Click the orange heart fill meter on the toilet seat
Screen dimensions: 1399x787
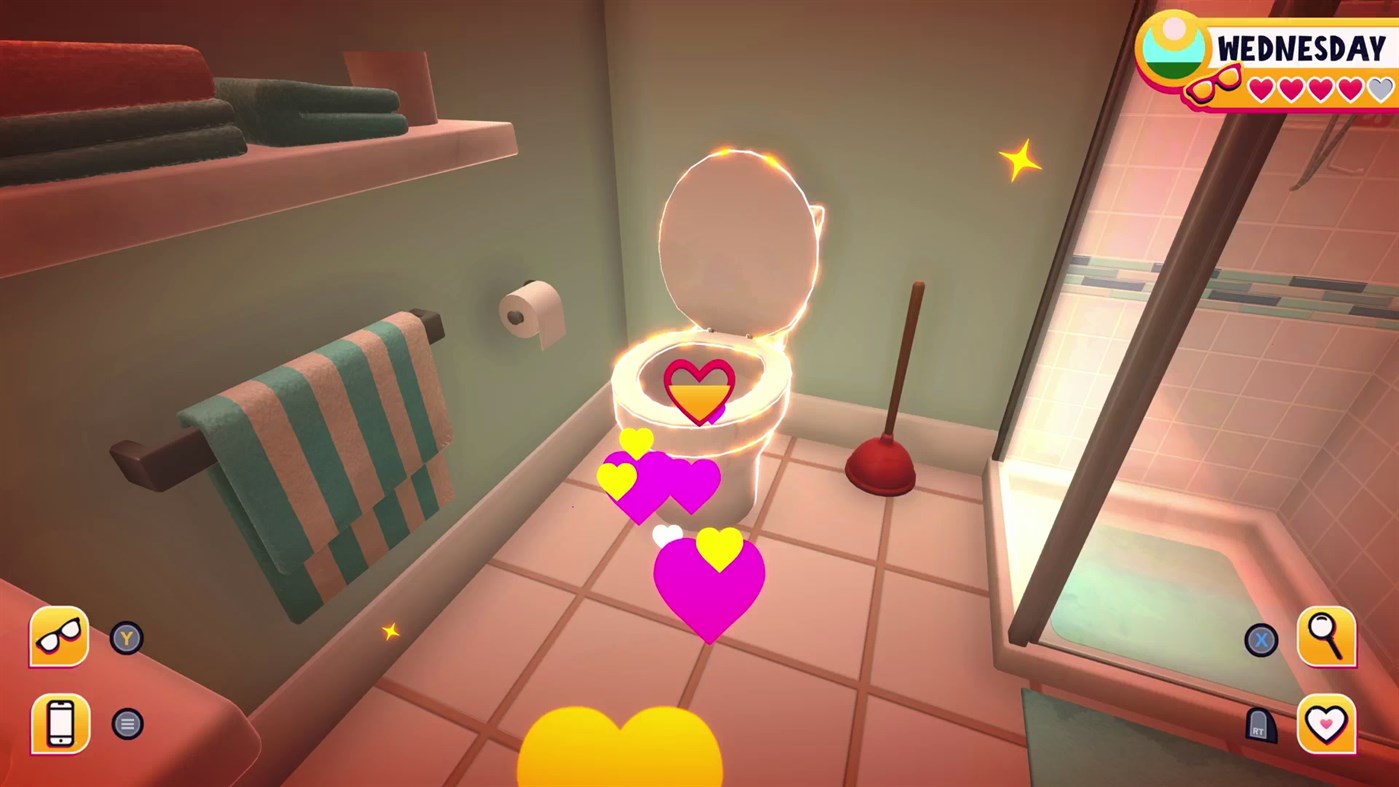click(x=698, y=398)
